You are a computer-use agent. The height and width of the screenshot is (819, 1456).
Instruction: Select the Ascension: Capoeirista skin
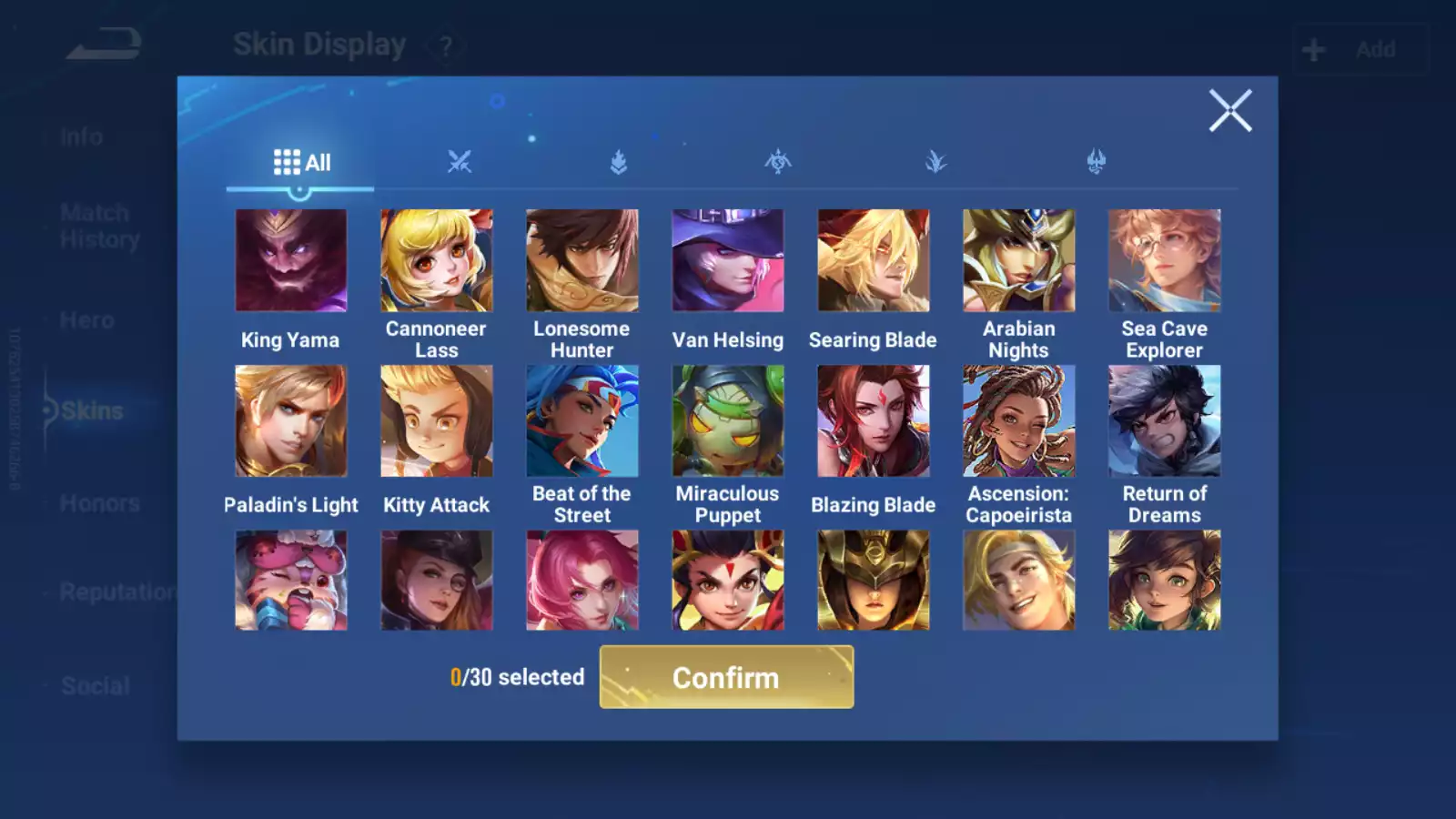coord(1019,421)
